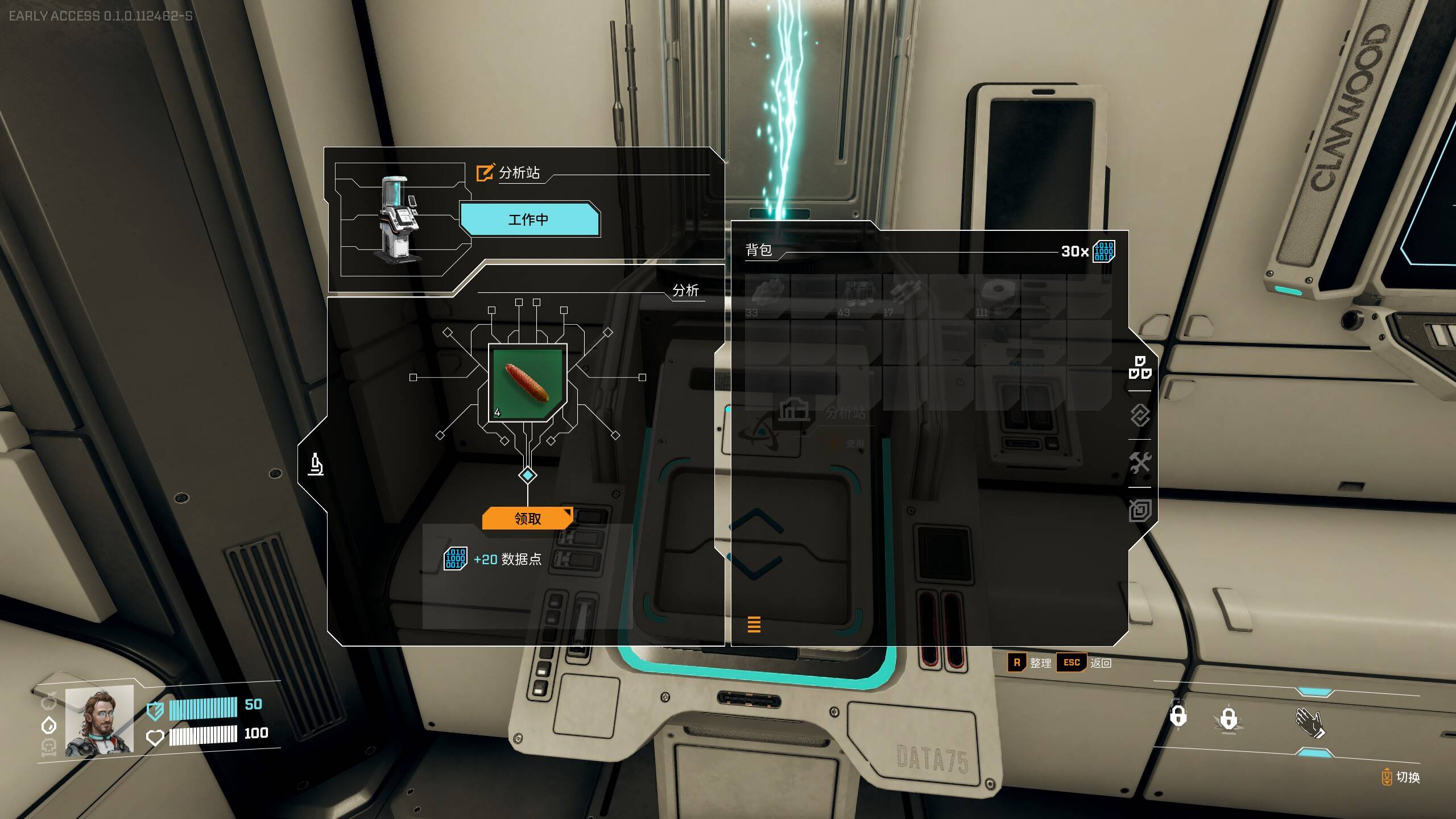
Task: Open the checkmark tasks tab
Action: click(1140, 416)
